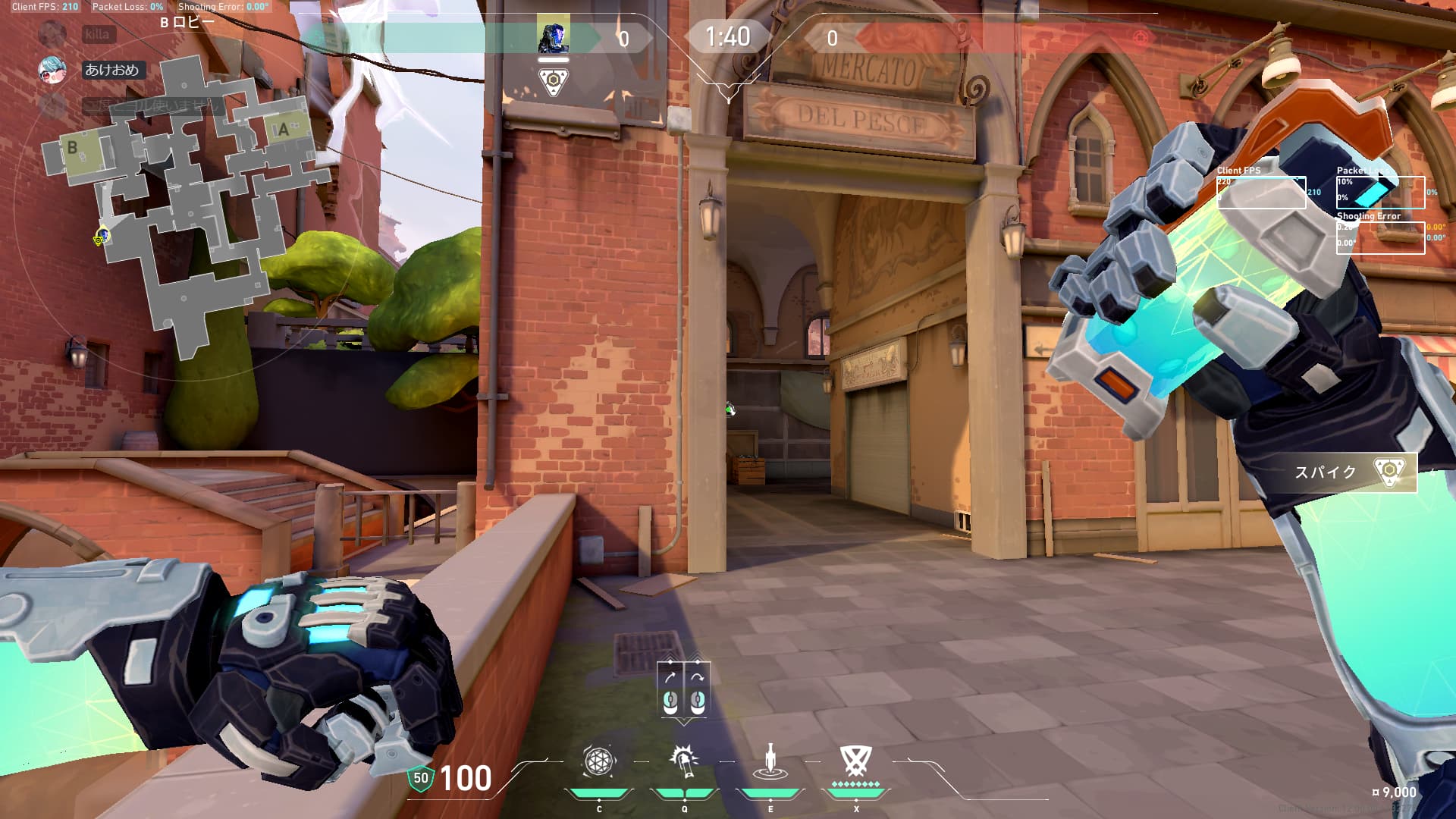Activate the ZERO/point knife ability icon
Screen dimensions: 1456x819
point(770,761)
